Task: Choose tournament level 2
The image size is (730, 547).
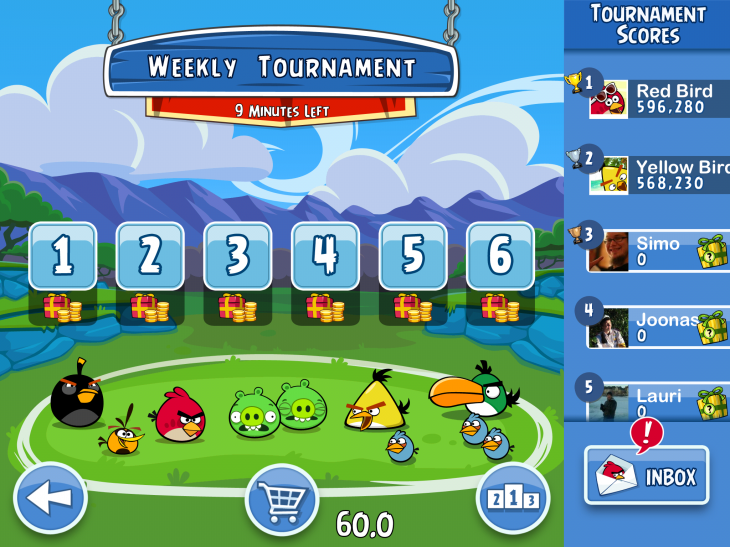Action: click(x=150, y=256)
